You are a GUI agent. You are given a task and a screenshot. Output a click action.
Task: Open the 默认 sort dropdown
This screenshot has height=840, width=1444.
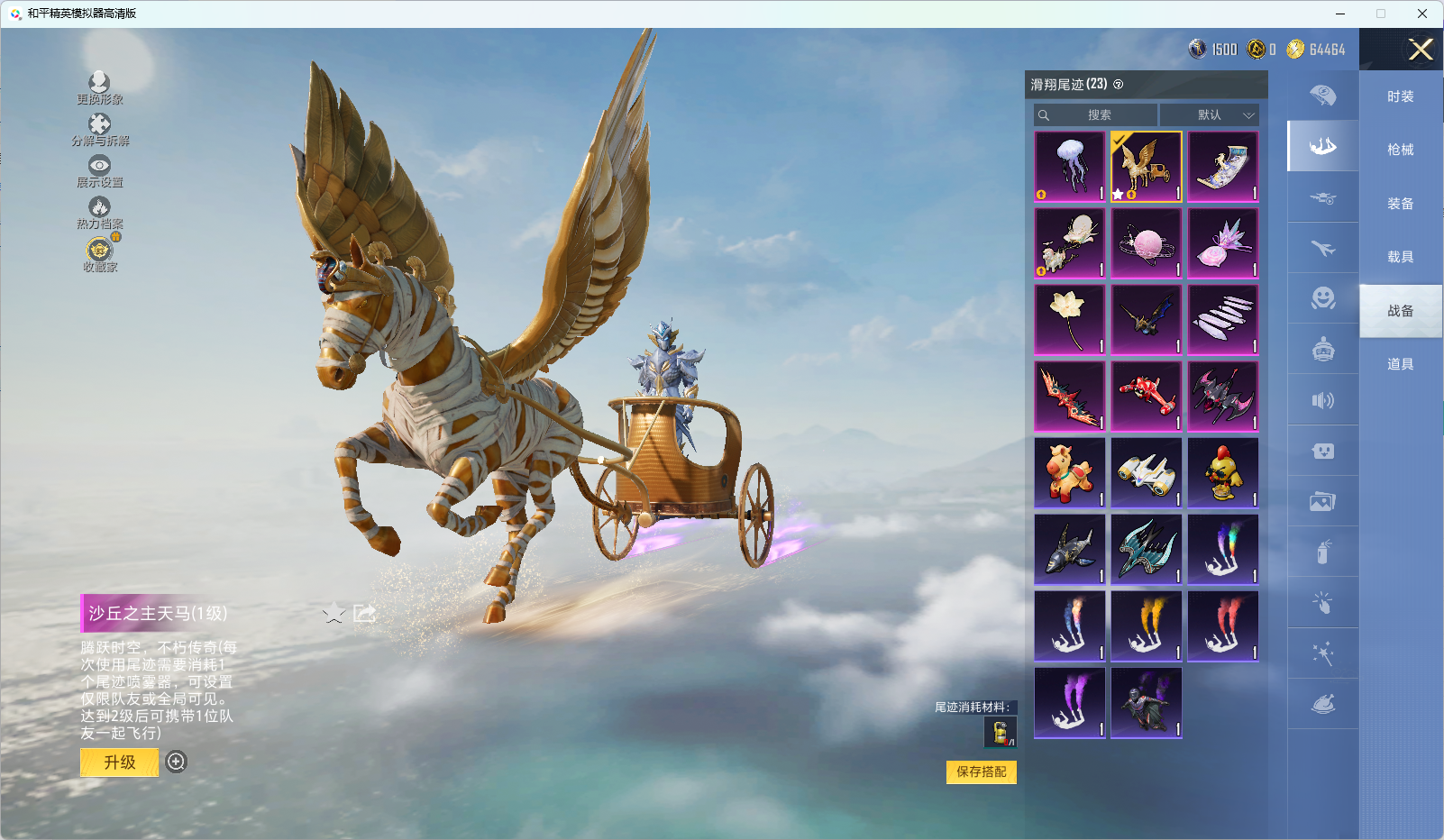click(1209, 115)
